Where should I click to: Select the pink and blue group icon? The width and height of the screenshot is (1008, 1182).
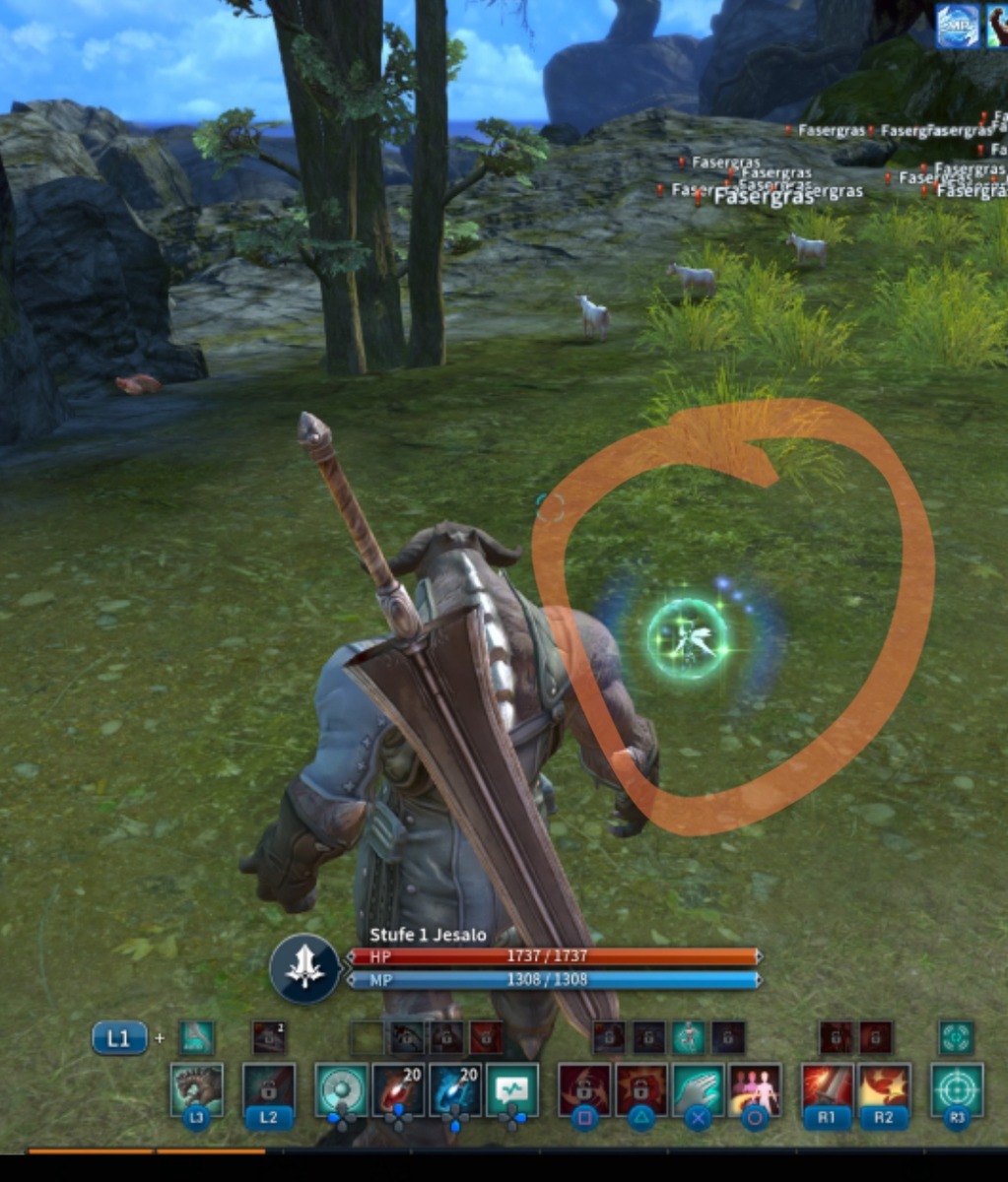(755, 1087)
